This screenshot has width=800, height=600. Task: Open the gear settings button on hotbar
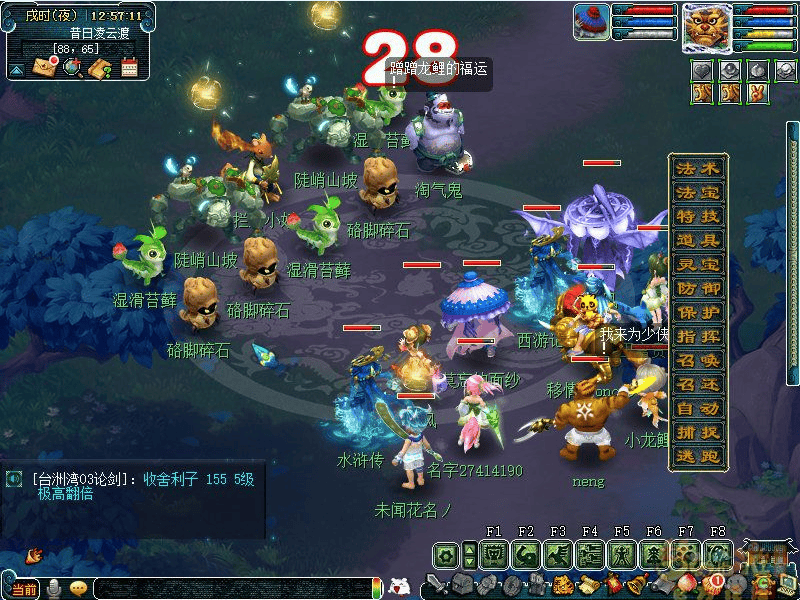tap(446, 554)
